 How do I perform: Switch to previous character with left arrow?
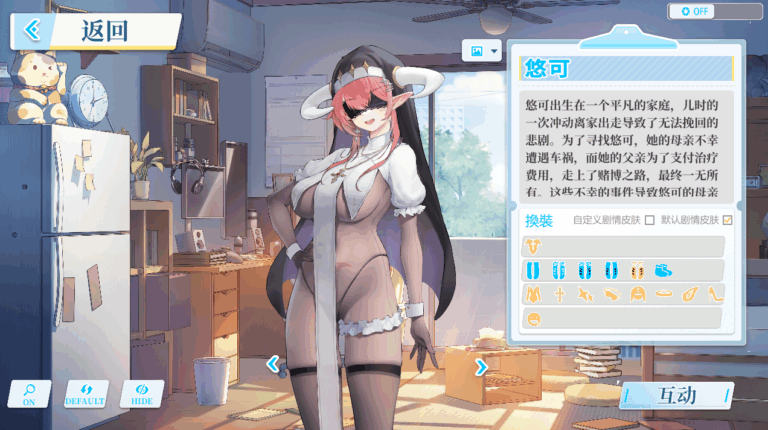tap(272, 365)
